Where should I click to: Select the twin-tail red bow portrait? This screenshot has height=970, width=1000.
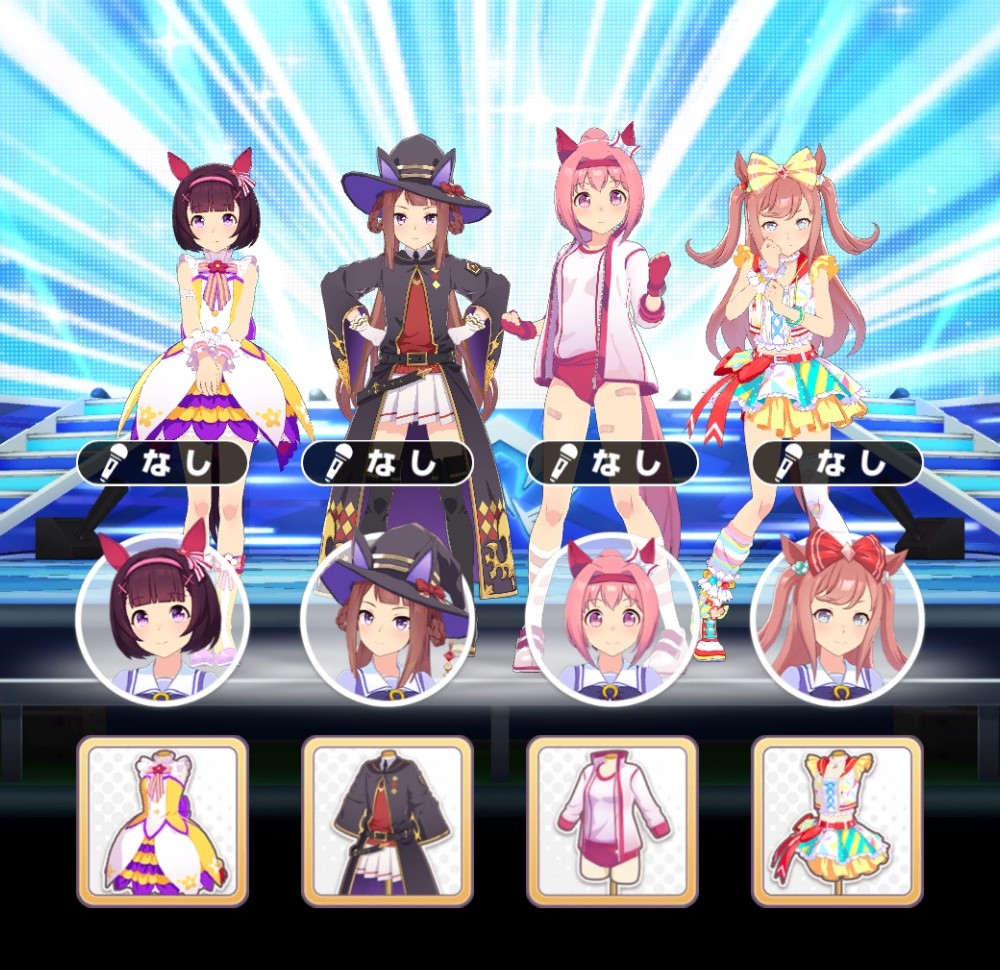(x=837, y=618)
